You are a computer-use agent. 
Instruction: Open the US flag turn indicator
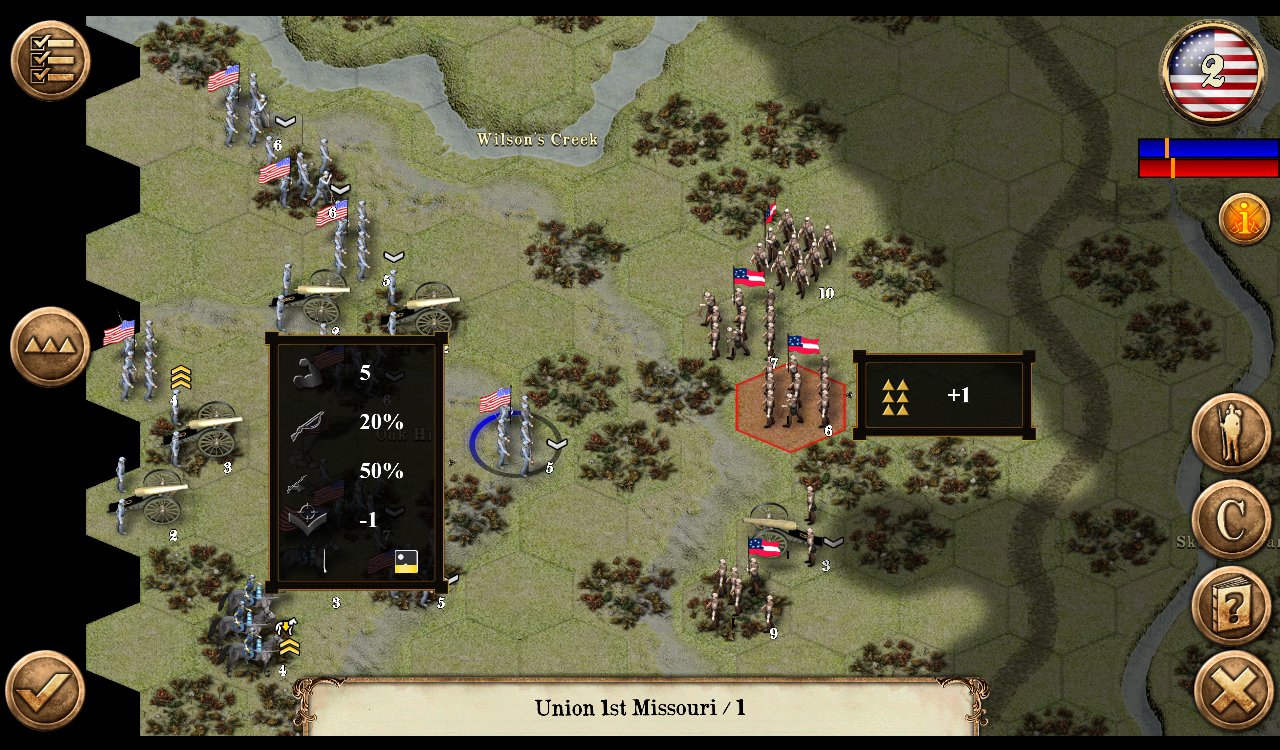(x=1212, y=72)
